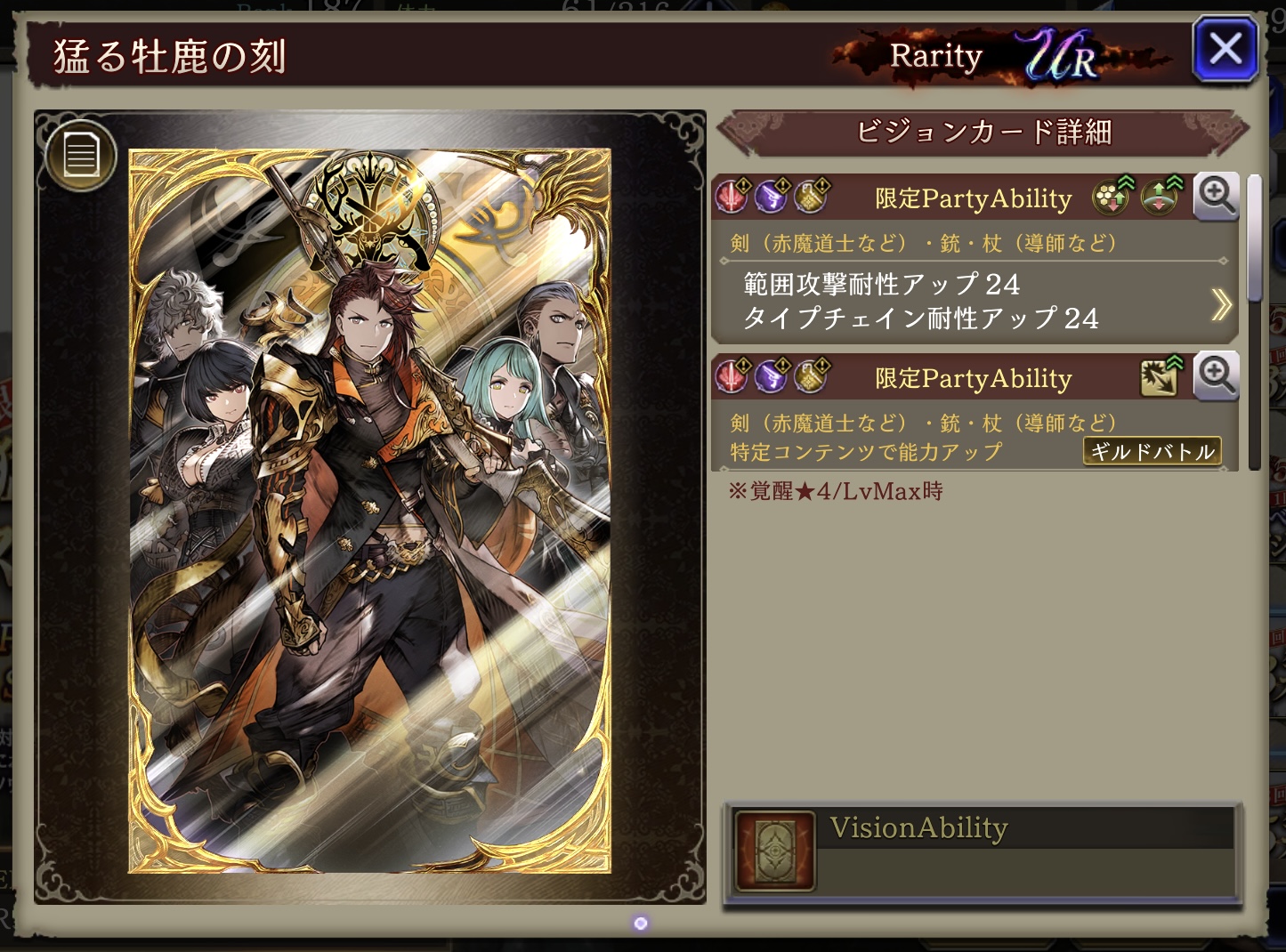Magnify the ギルドバトル party ability details
The height and width of the screenshot is (952, 1286).
click(1216, 376)
